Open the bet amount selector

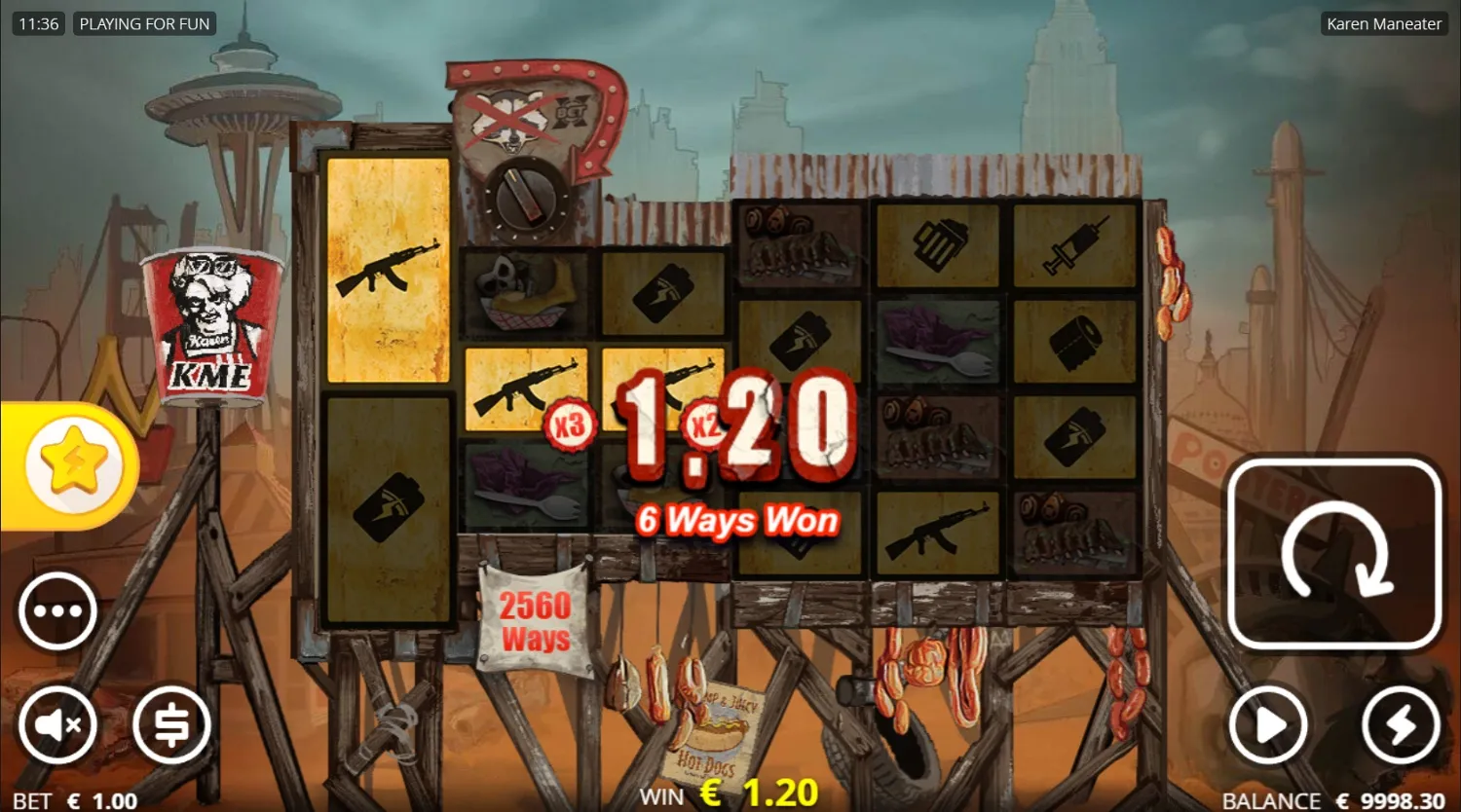pyautogui.click(x=171, y=724)
